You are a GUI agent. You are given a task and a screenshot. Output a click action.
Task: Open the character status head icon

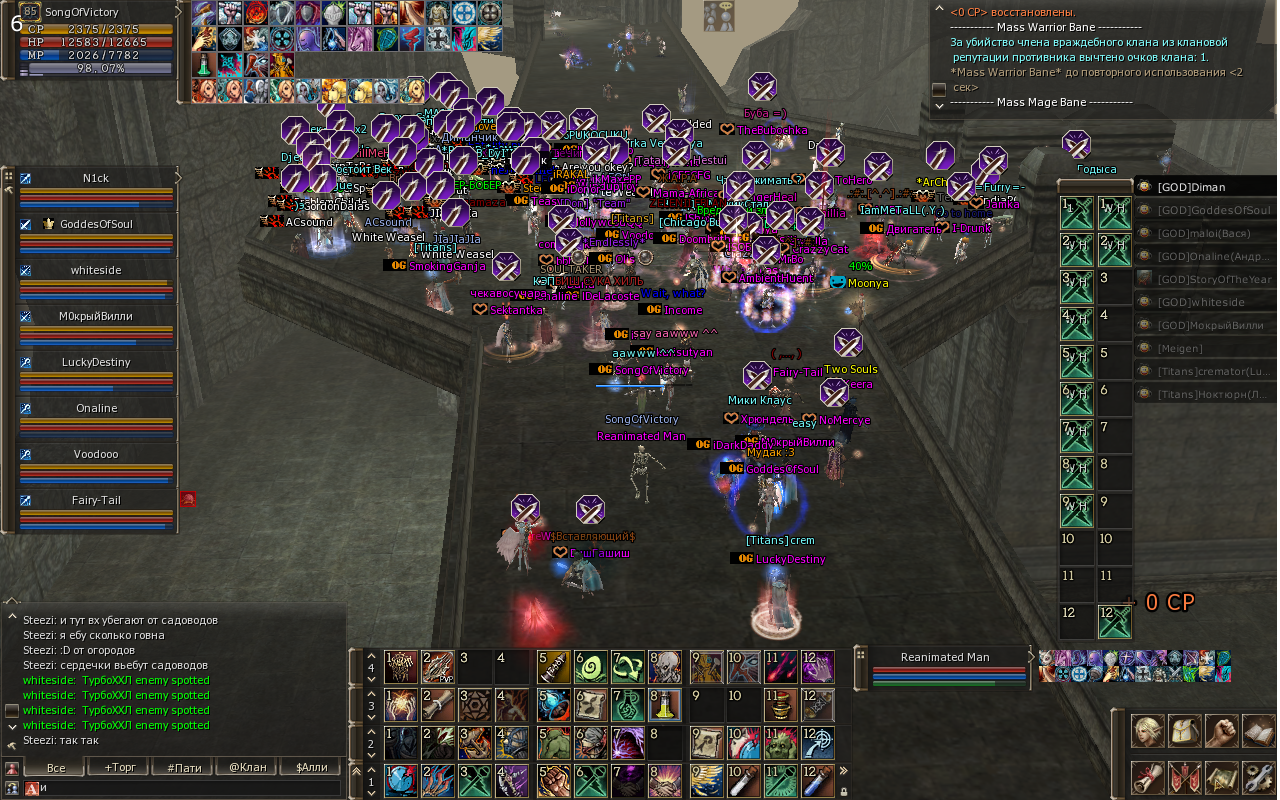click(x=1148, y=733)
